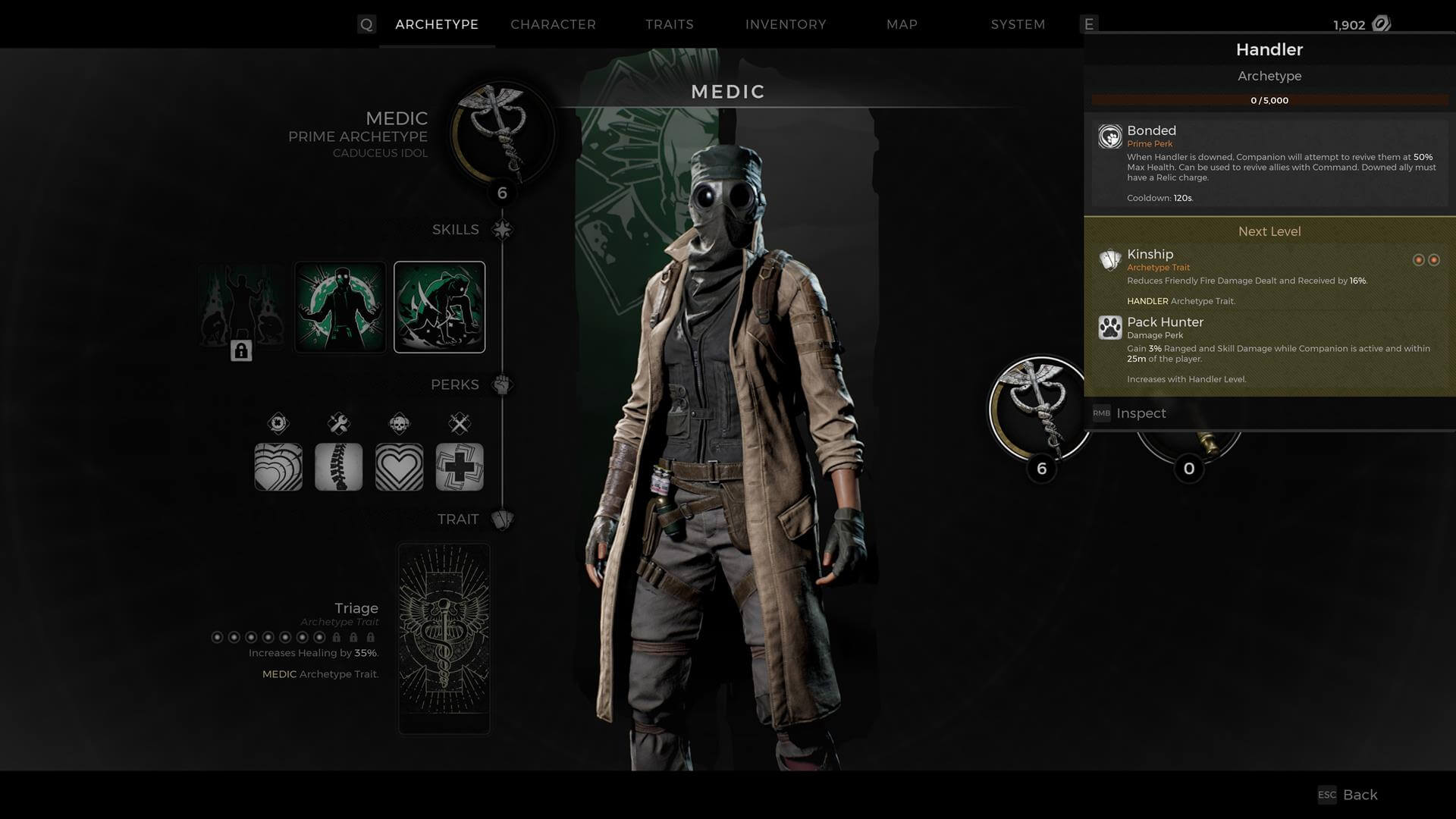Select the layered hearts perk
The width and height of the screenshot is (1456, 819).
click(x=278, y=466)
